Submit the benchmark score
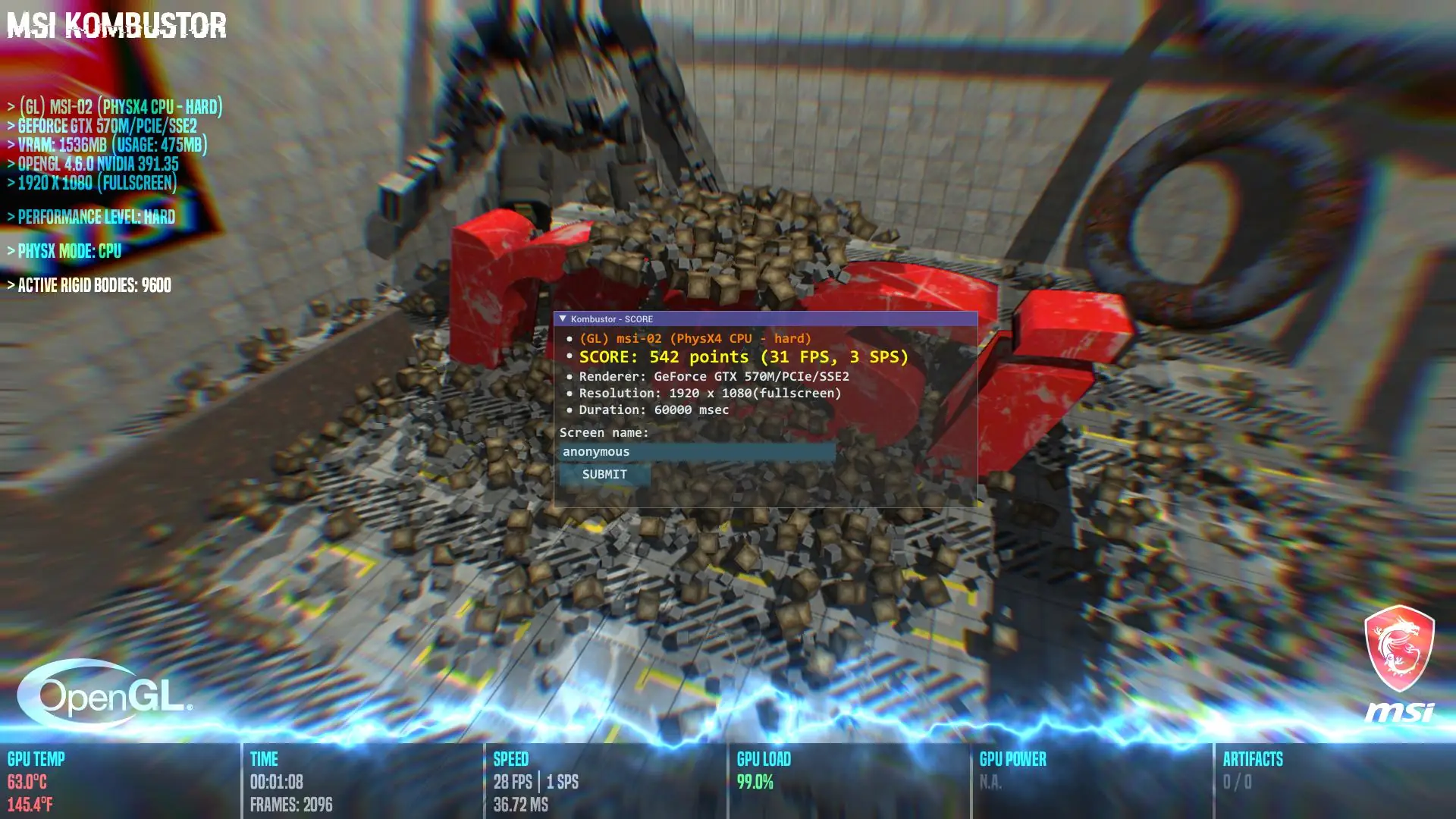1456x819 pixels. point(604,475)
